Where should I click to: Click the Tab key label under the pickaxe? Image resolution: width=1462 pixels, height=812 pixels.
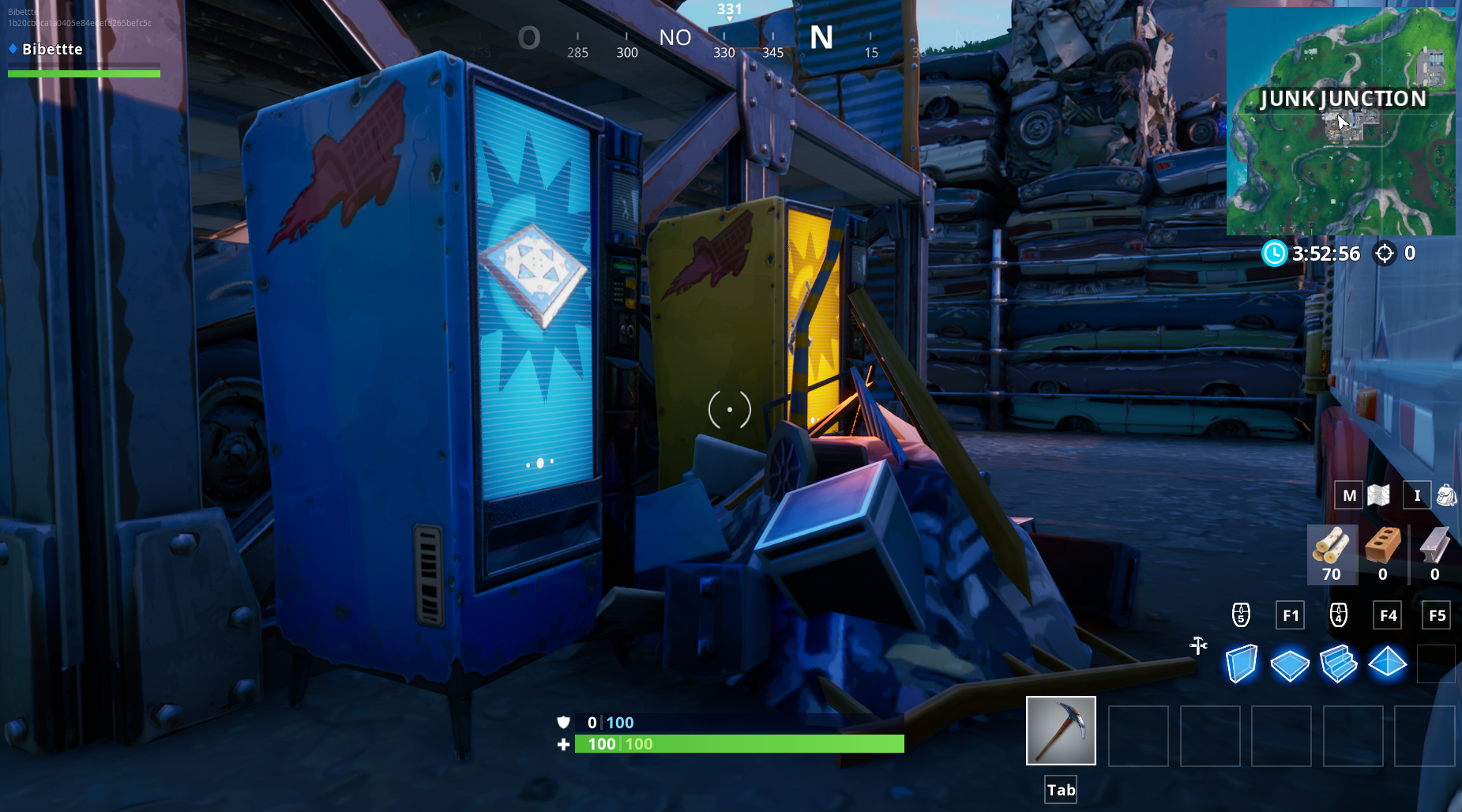point(1060,789)
